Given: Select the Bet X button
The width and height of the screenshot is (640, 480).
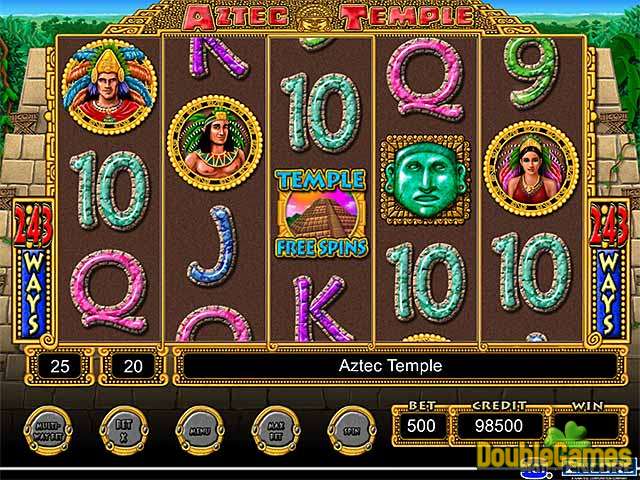Looking at the screenshot, I should pyautogui.click(x=121, y=427).
